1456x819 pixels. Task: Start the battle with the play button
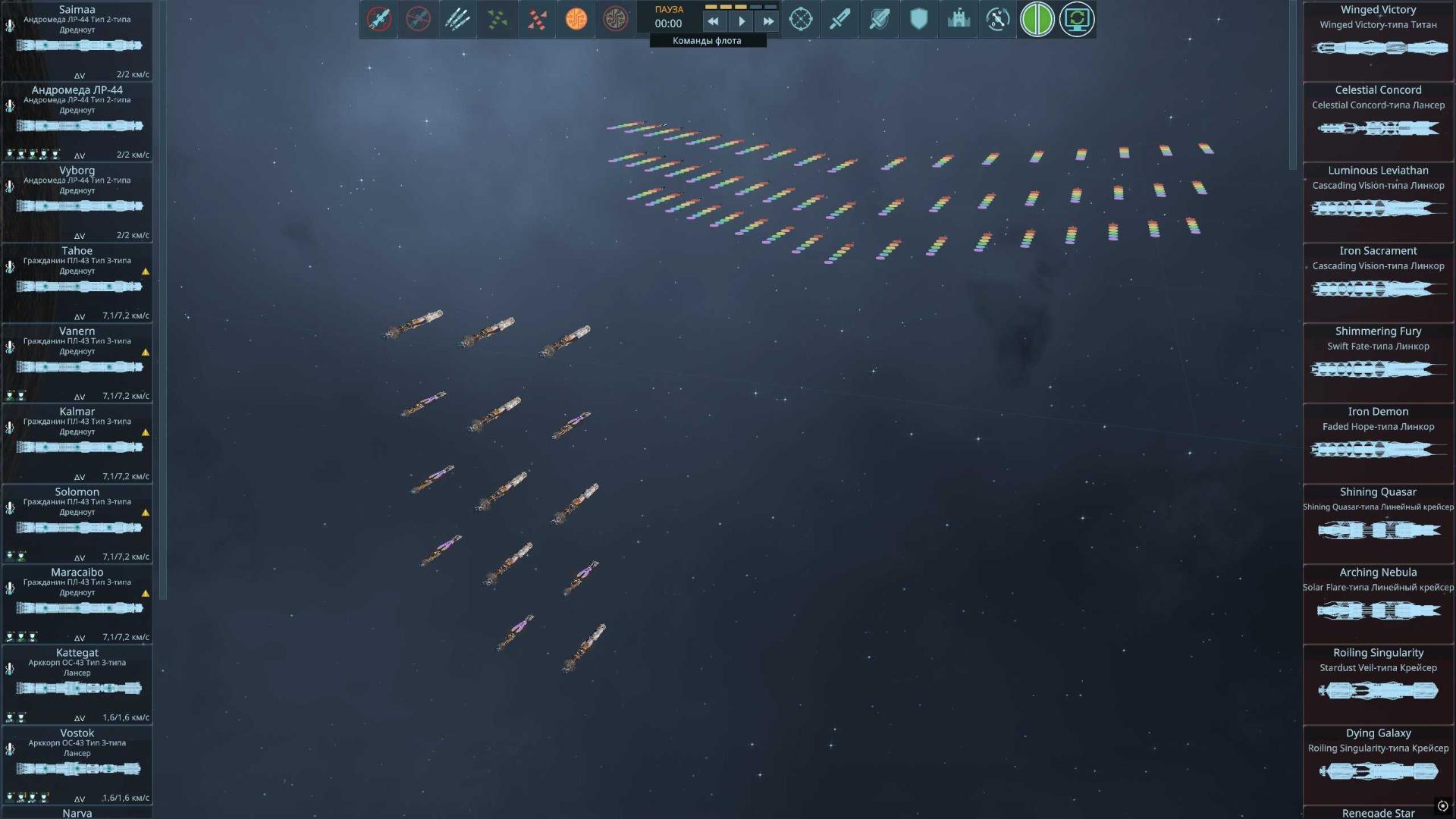tap(742, 22)
